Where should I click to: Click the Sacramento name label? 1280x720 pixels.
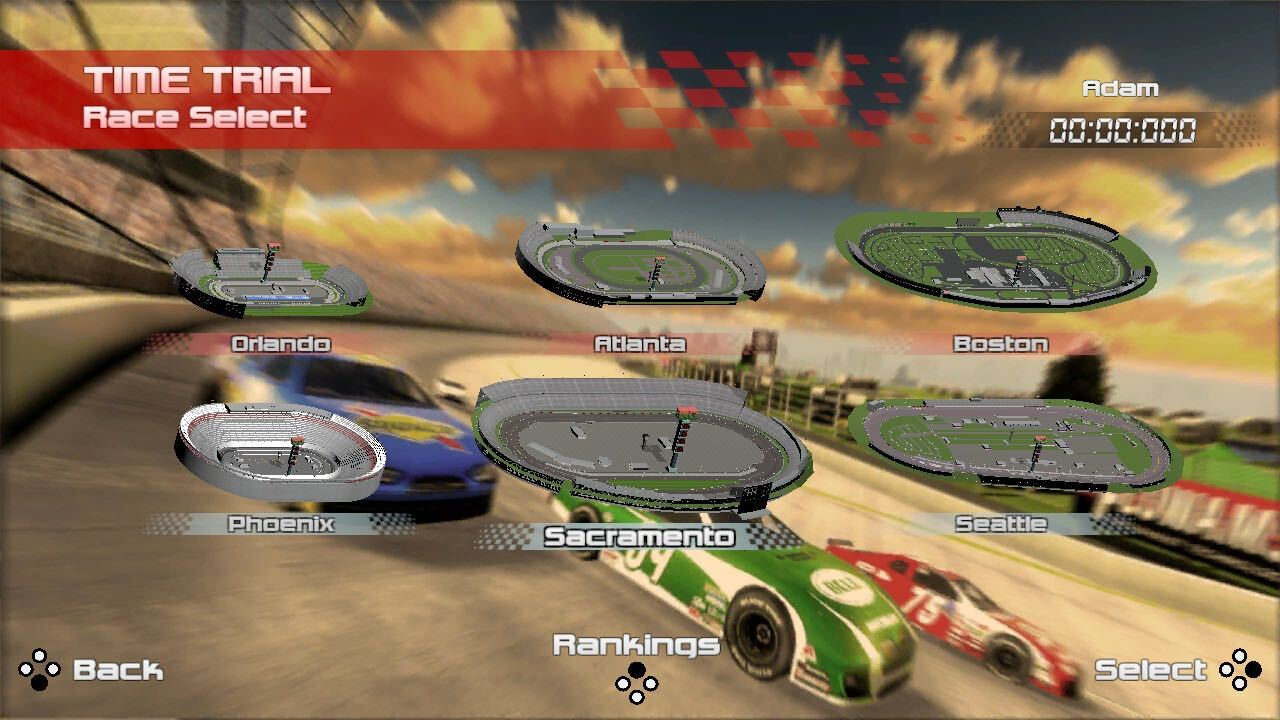pyautogui.click(x=639, y=537)
